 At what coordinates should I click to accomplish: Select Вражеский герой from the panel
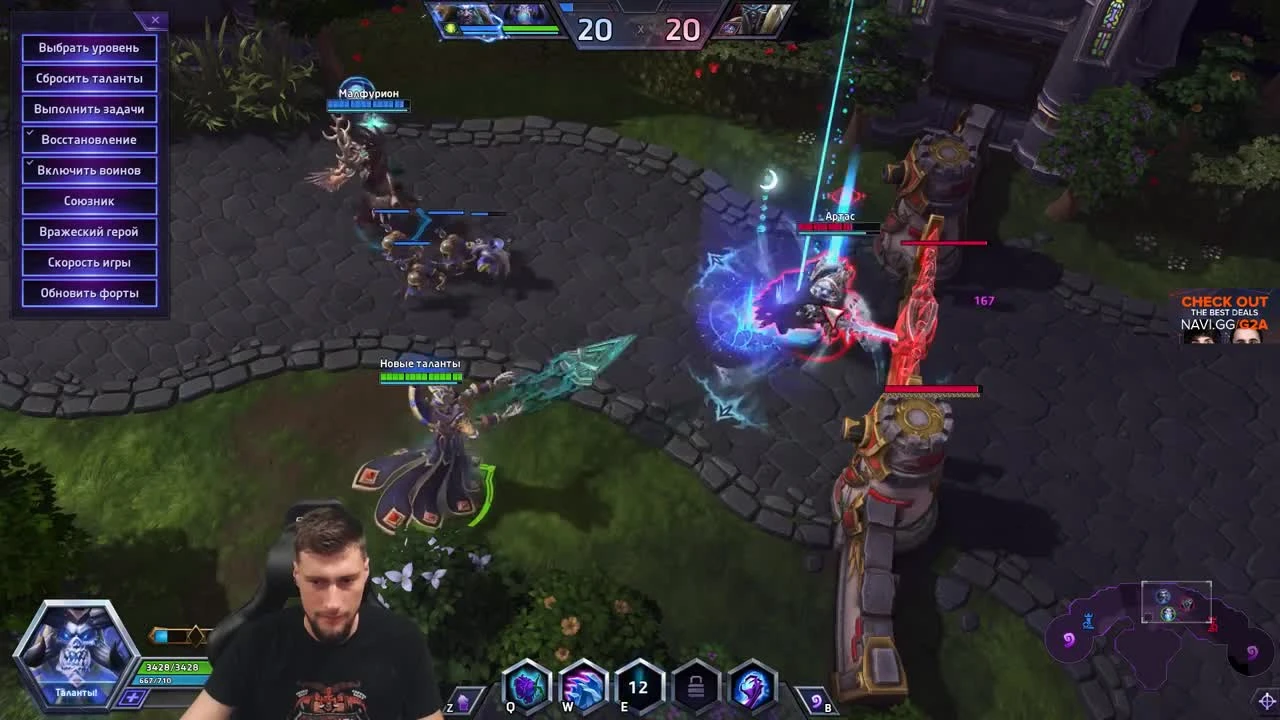pyautogui.click(x=88, y=231)
